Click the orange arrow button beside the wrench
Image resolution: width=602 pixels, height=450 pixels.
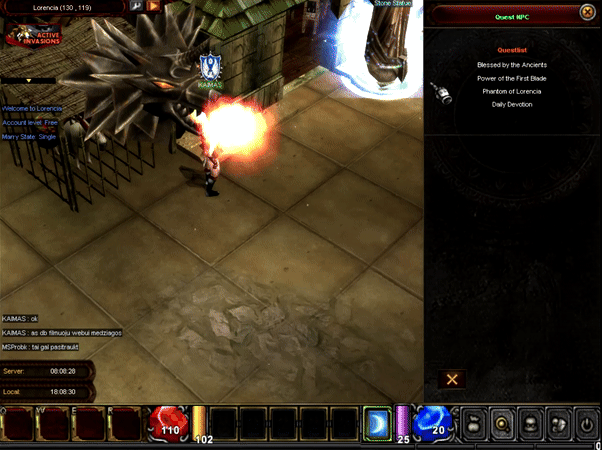[x=154, y=6]
